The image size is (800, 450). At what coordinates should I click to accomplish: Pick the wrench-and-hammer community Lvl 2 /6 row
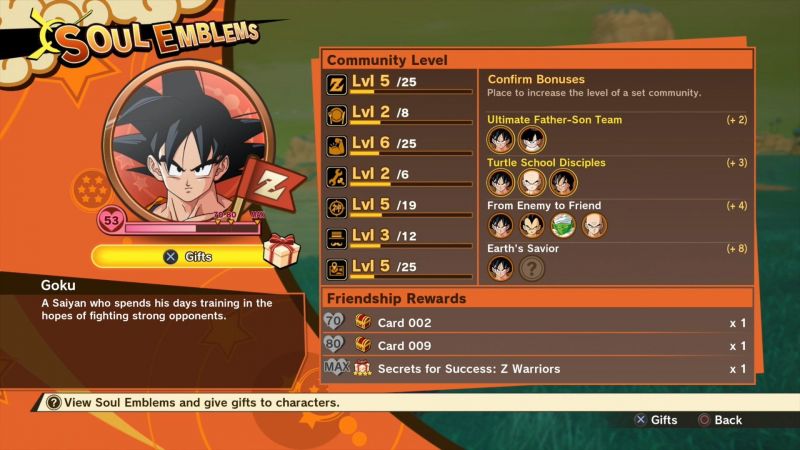400,175
